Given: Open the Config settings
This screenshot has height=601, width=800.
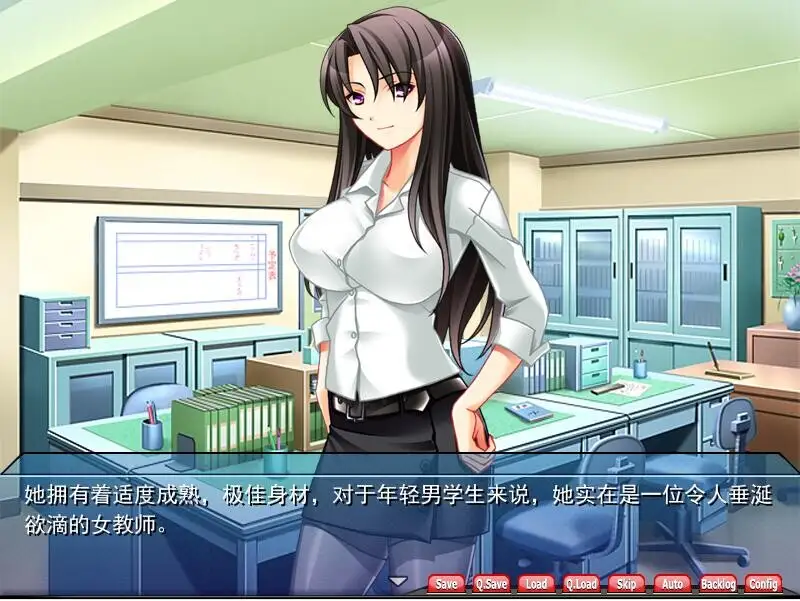Looking at the screenshot, I should pyautogui.click(x=763, y=584).
